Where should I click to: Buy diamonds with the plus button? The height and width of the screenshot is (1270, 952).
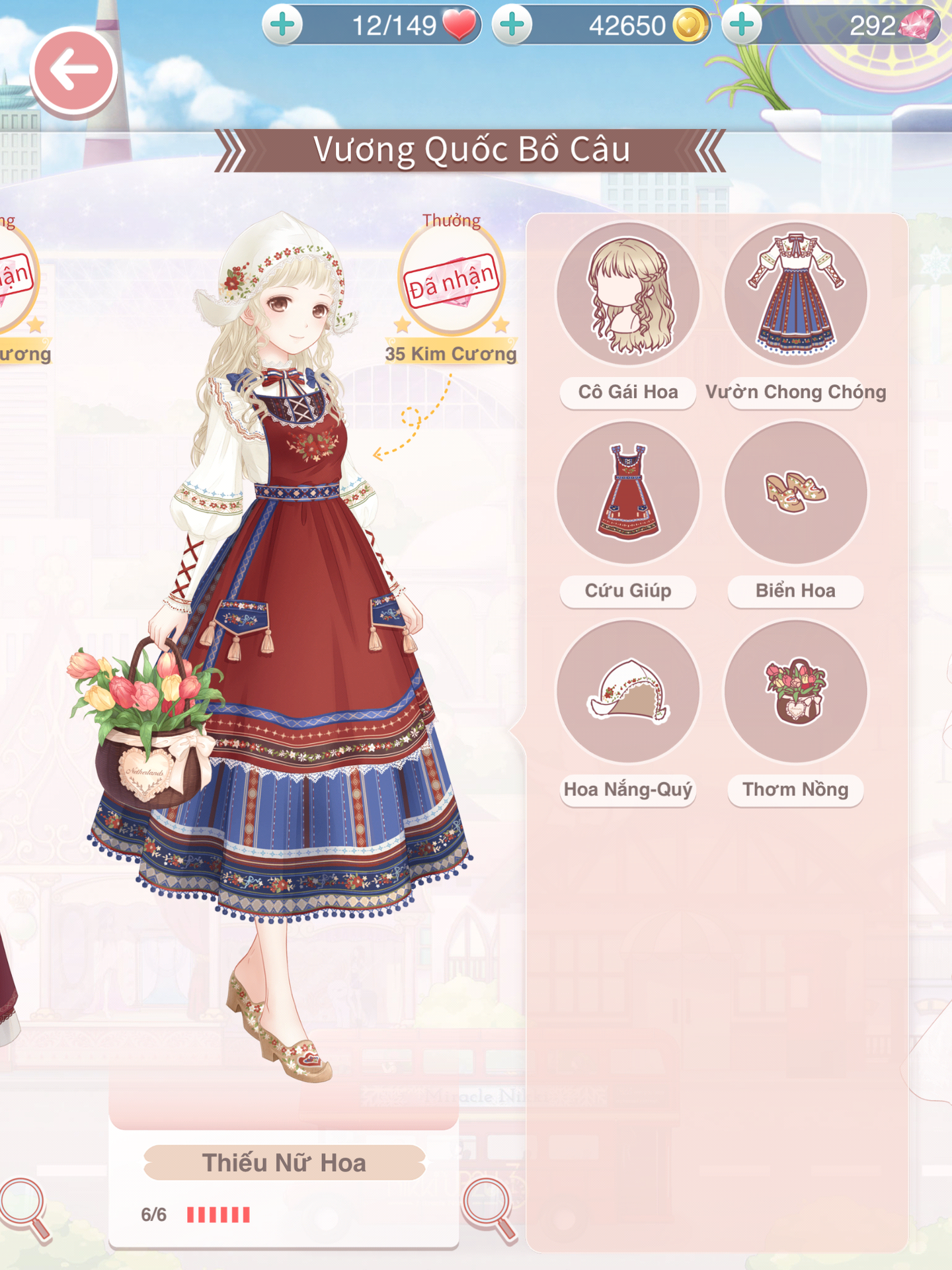(742, 25)
